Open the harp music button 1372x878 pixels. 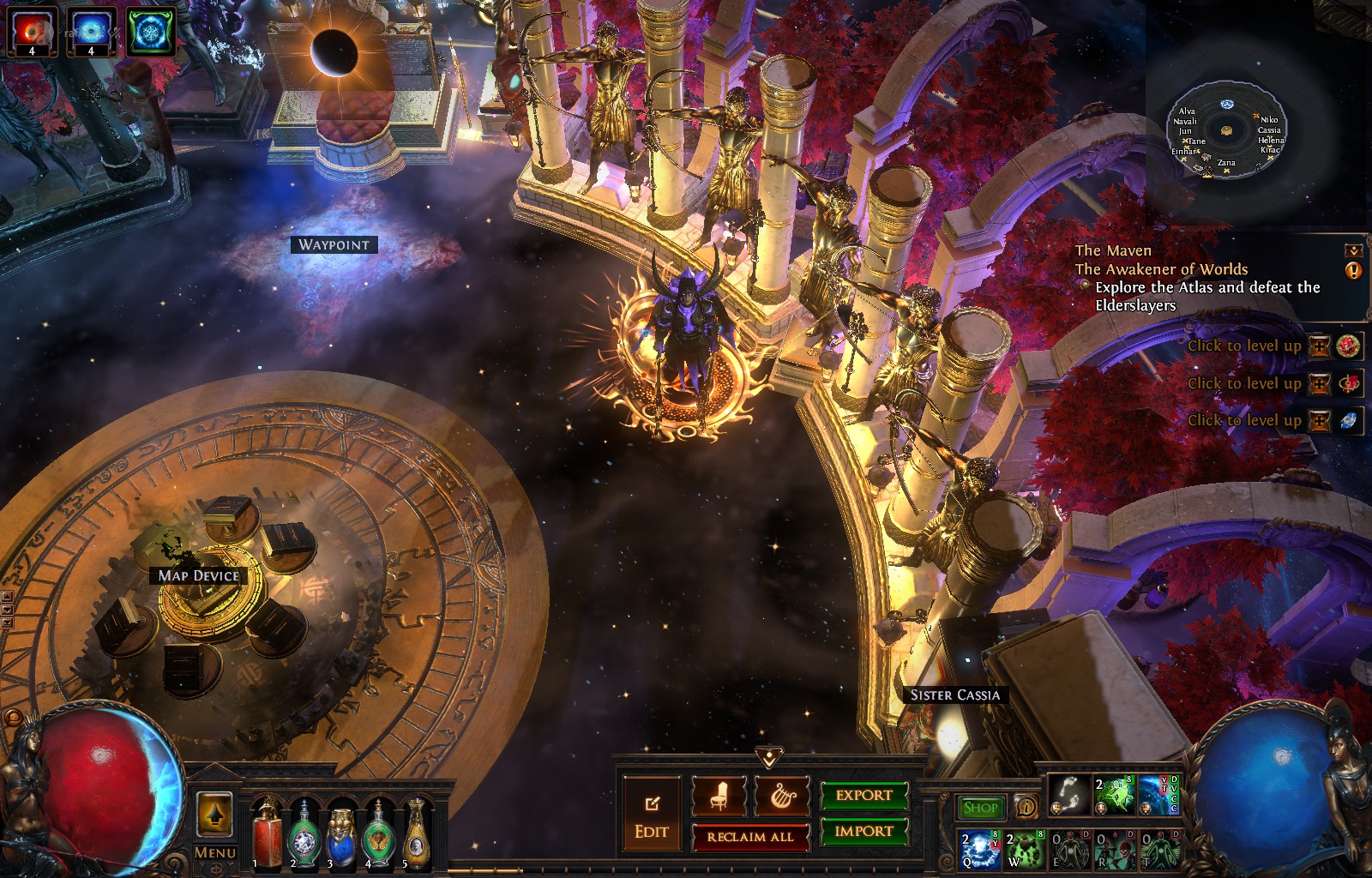tap(782, 797)
